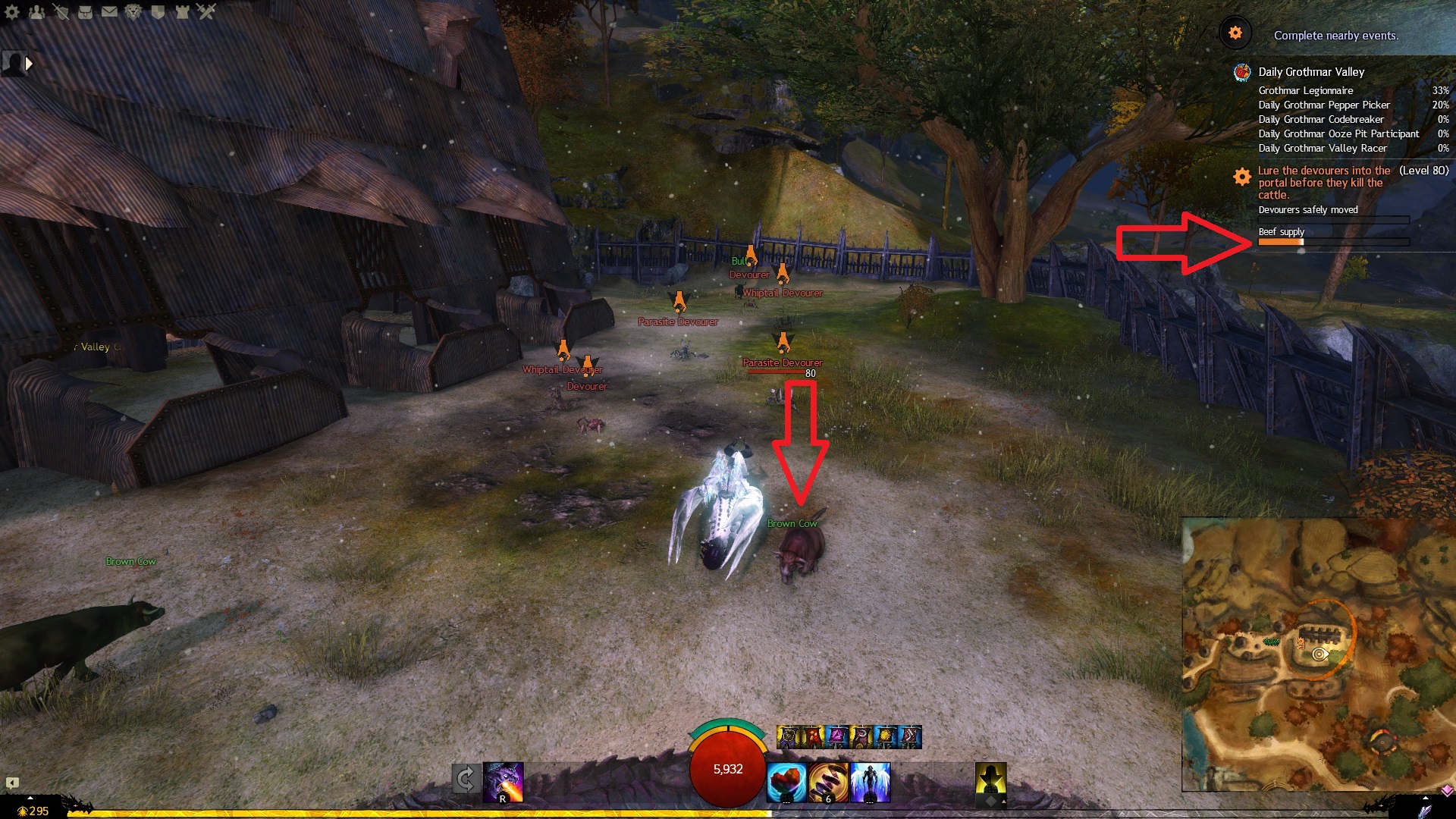Select the Lure the devourers event objective
This screenshot has width=1456, height=819.
[1323, 183]
